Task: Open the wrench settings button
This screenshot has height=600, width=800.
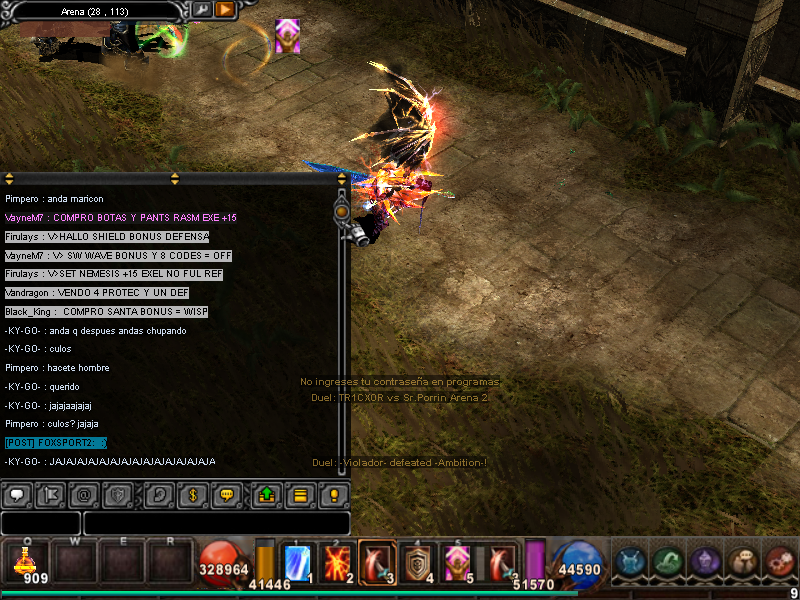Action: [x=201, y=10]
